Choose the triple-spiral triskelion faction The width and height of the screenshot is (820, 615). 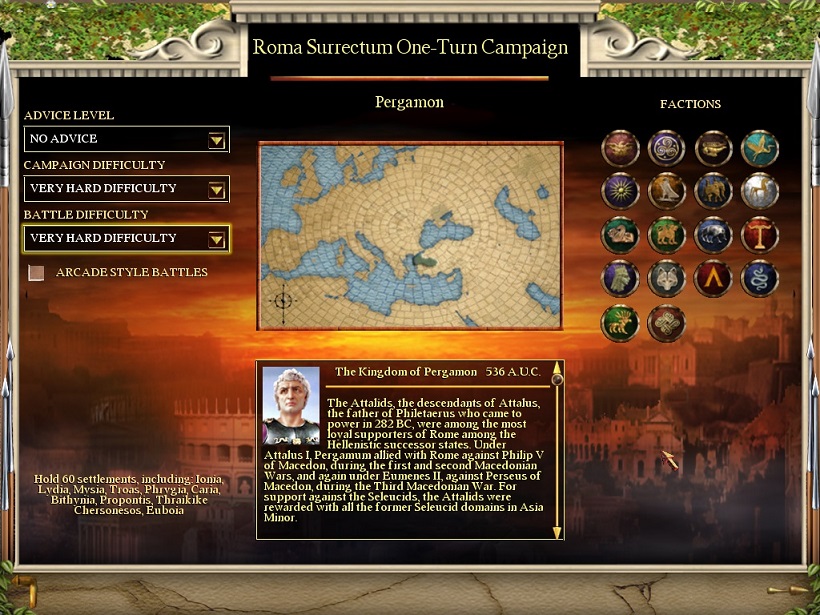(x=667, y=148)
